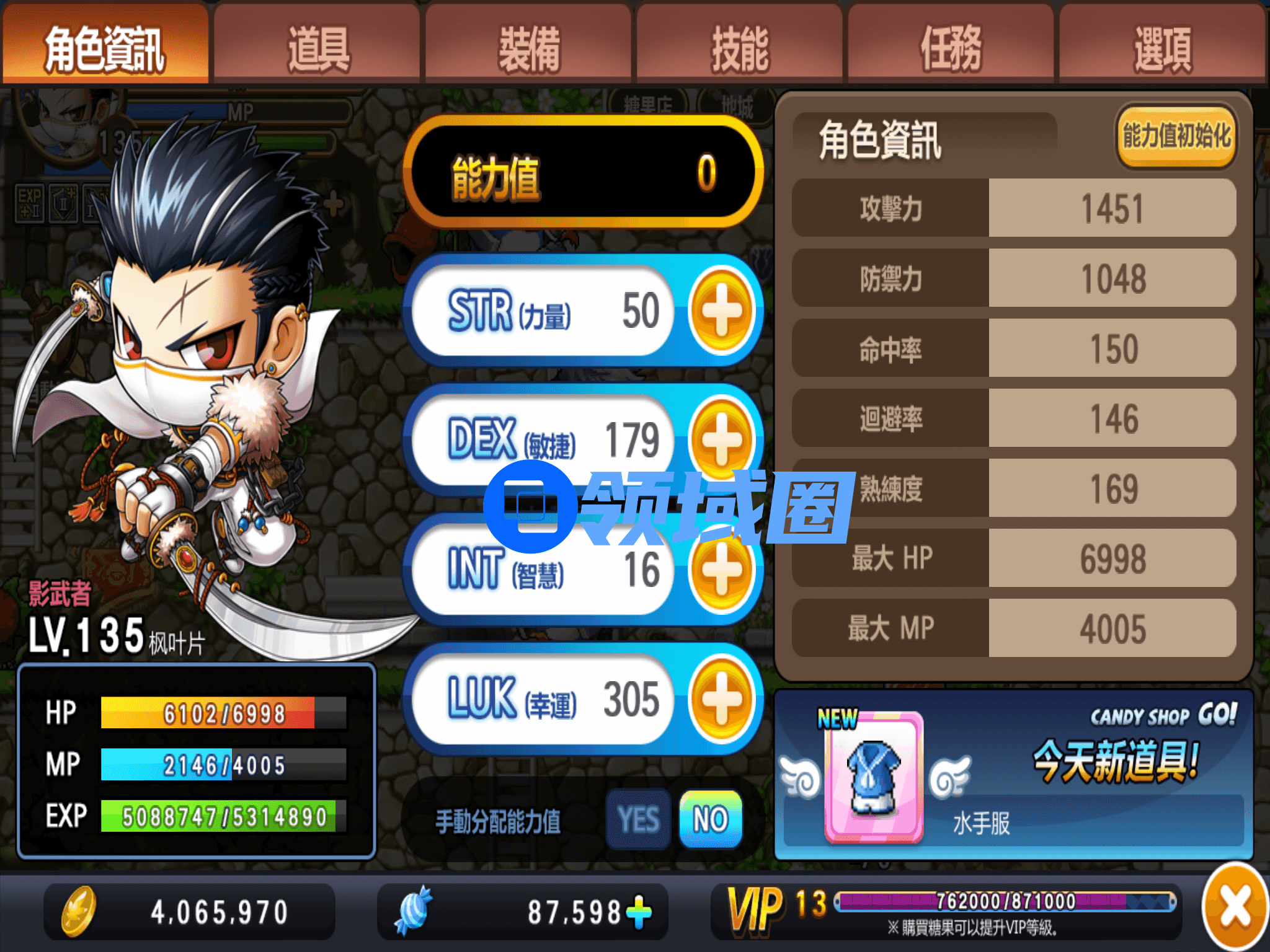Tap the plus to buy more candy
Viewport: 1270px width, 952px height.
tap(639, 912)
